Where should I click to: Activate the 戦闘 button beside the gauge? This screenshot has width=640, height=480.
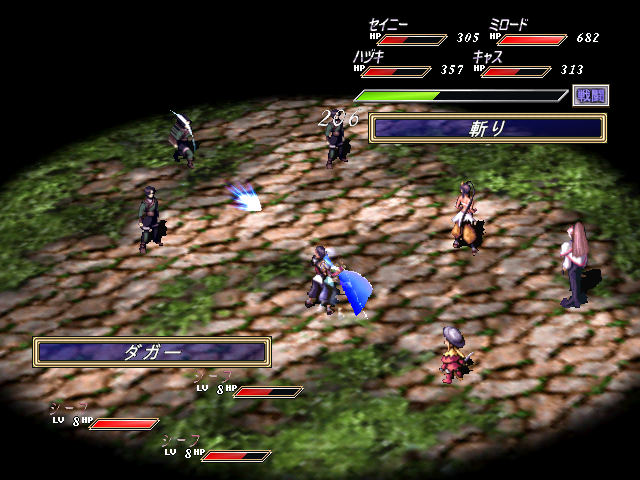tap(590, 96)
